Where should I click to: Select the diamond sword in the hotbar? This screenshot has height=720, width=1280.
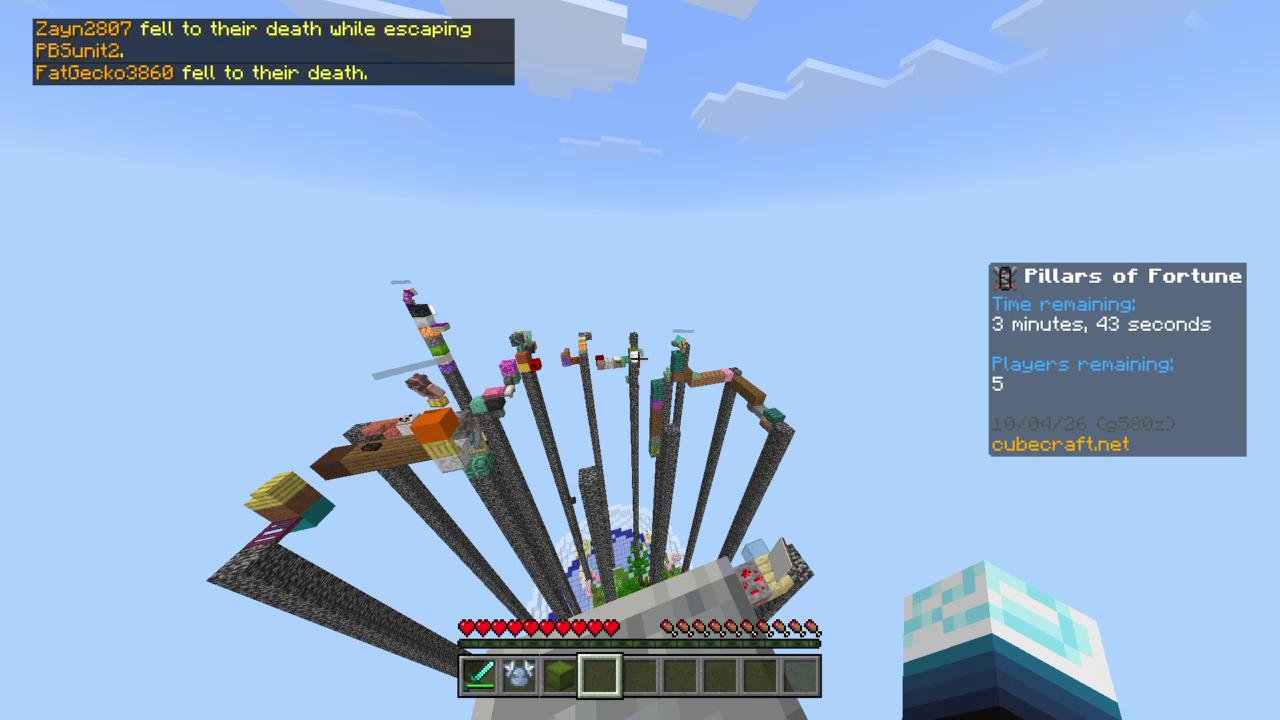point(480,675)
